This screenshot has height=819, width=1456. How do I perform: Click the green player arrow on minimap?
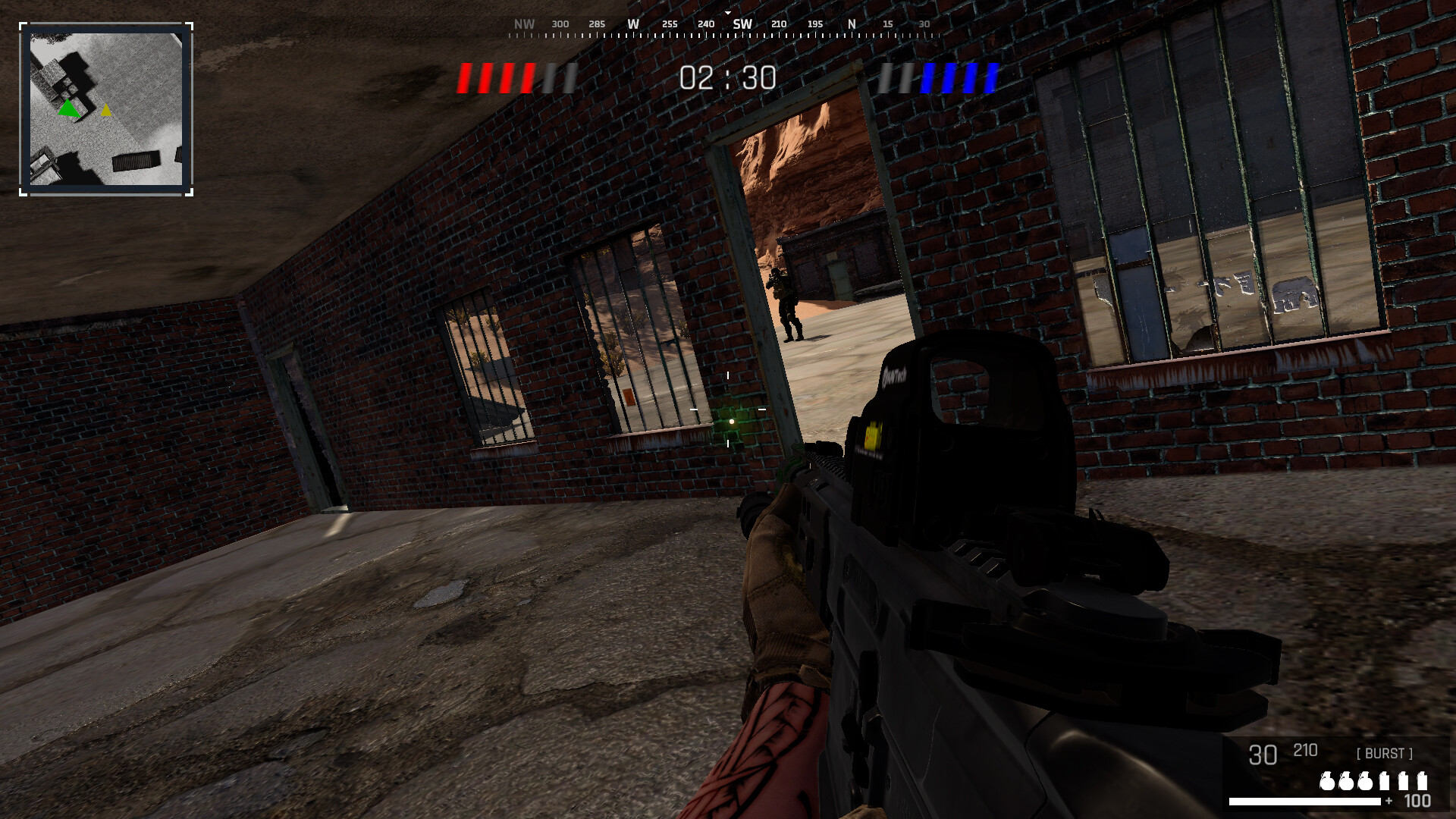(x=69, y=108)
